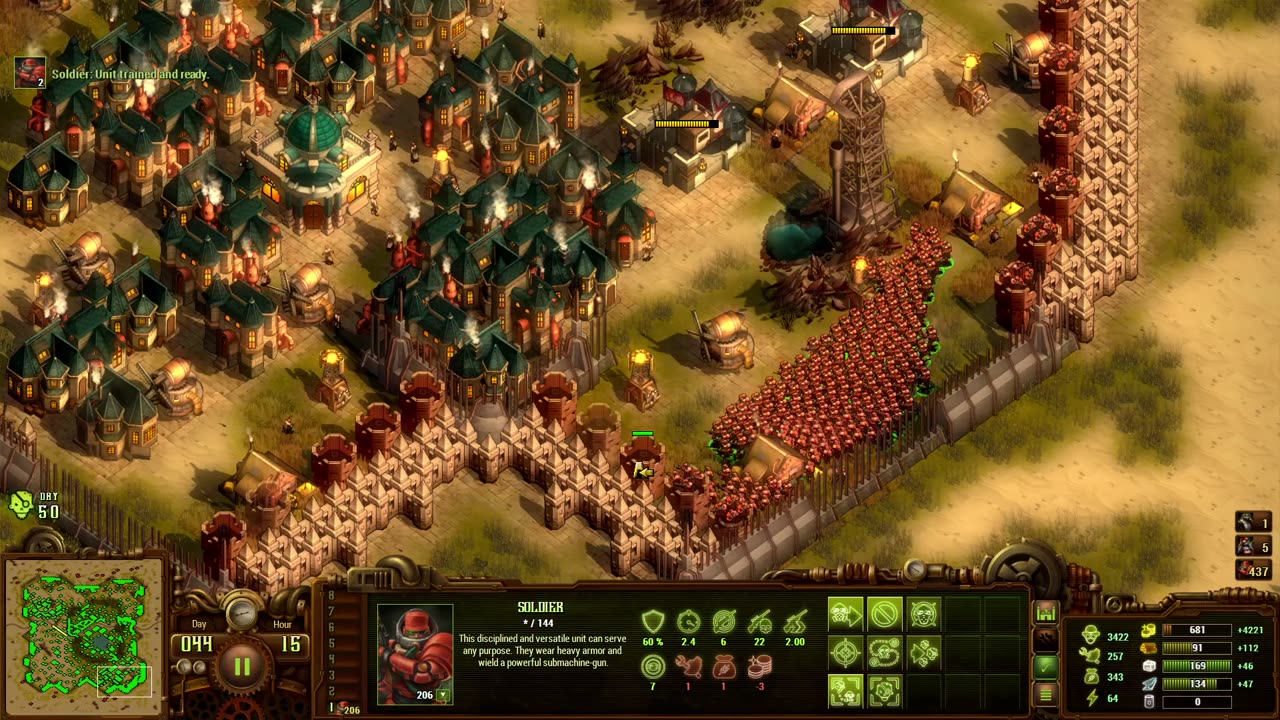Image resolution: width=1280 pixels, height=720 pixels.
Task: Activate the Move command icon
Action: [846, 613]
